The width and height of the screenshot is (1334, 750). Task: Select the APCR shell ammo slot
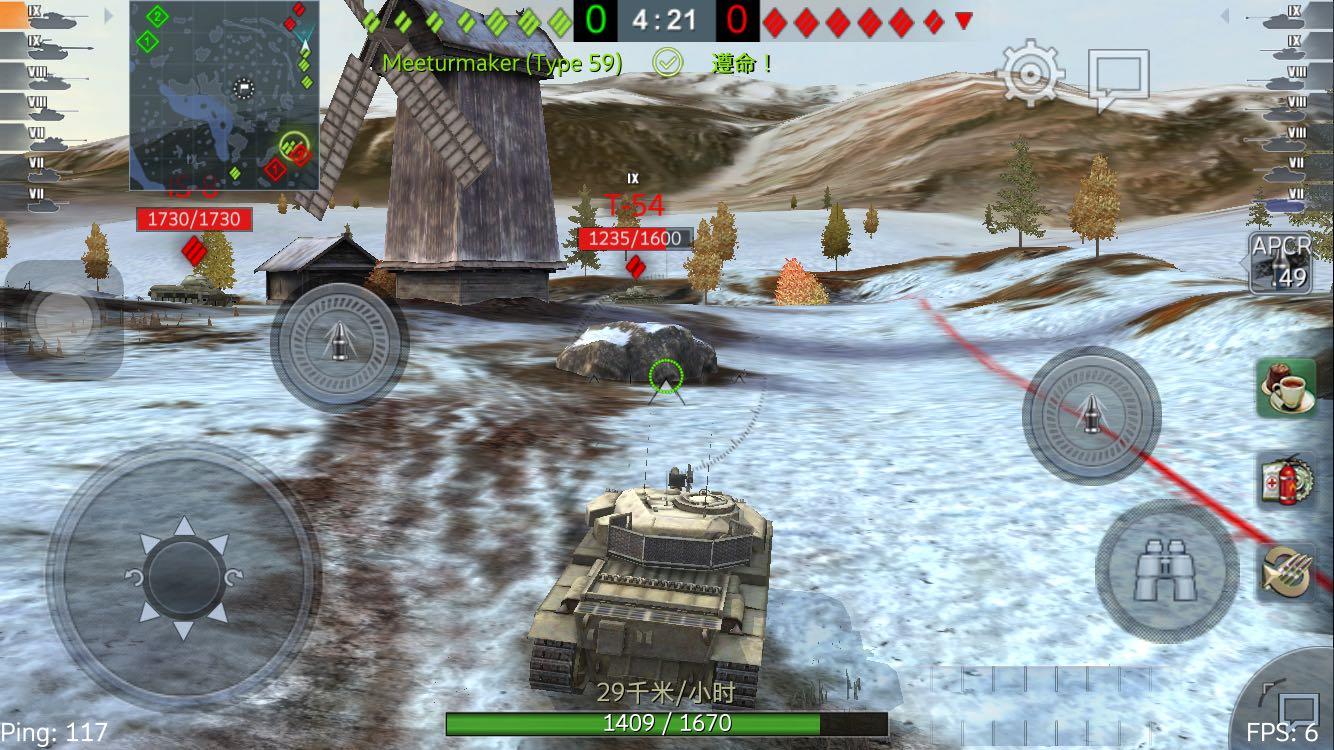click(x=1281, y=264)
